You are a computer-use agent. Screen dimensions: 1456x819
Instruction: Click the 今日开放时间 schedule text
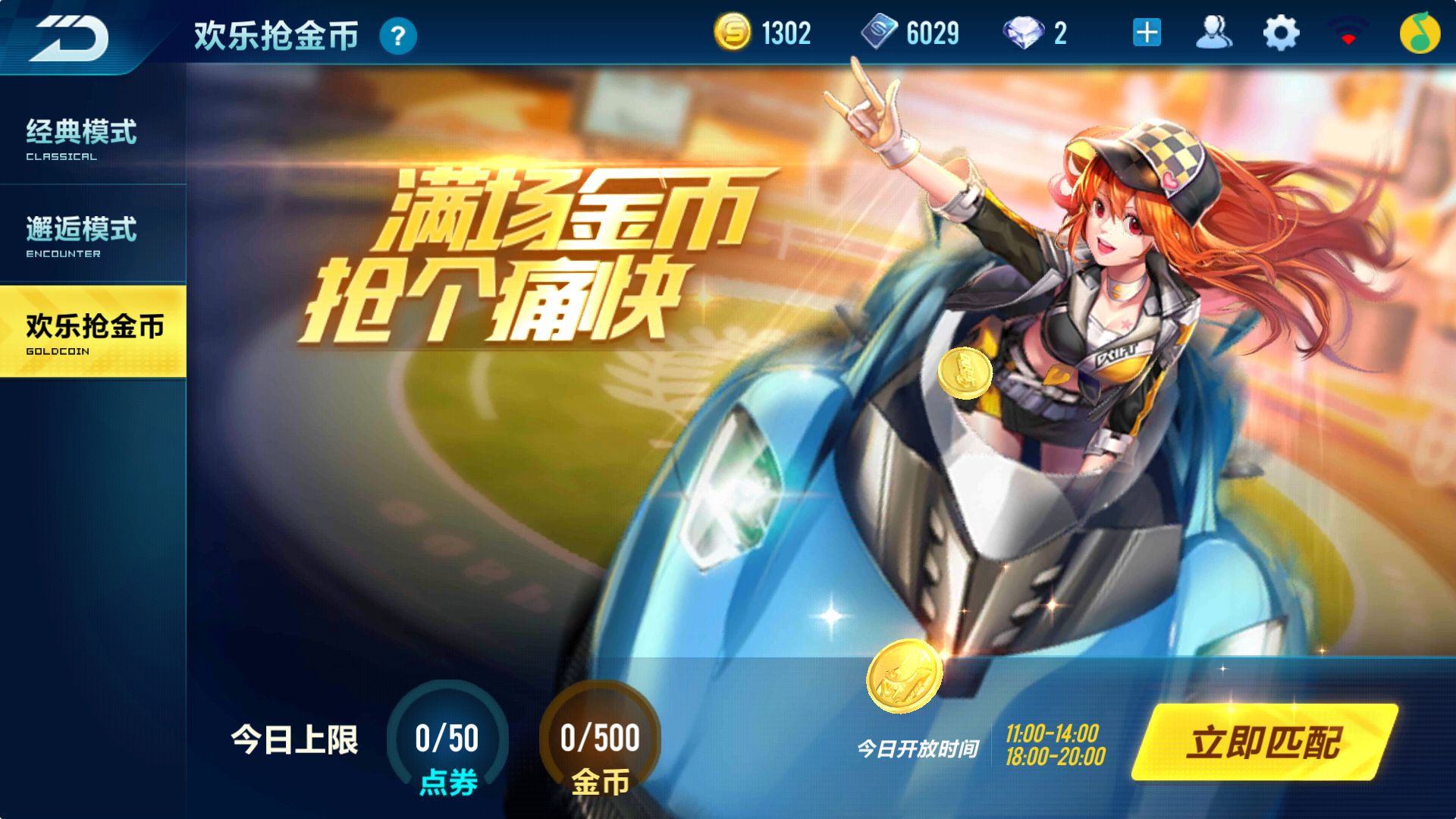tap(918, 747)
